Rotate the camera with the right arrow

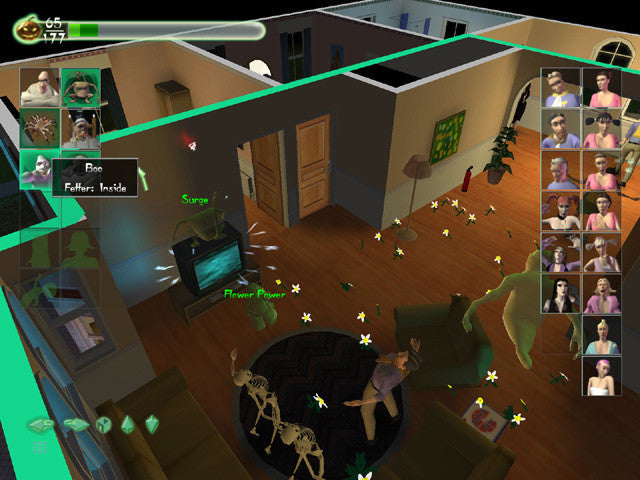75,424
